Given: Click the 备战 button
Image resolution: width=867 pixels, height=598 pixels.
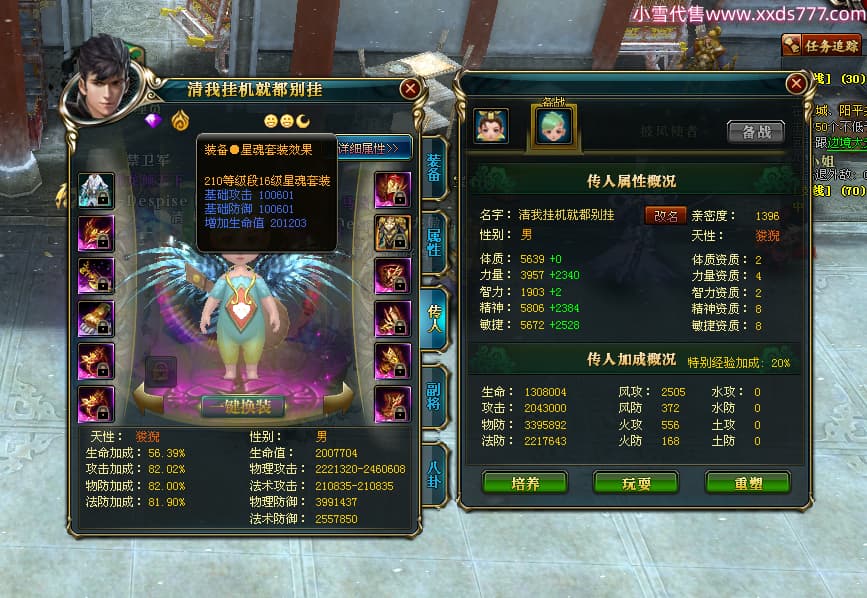Looking at the screenshot, I should pos(756,132).
